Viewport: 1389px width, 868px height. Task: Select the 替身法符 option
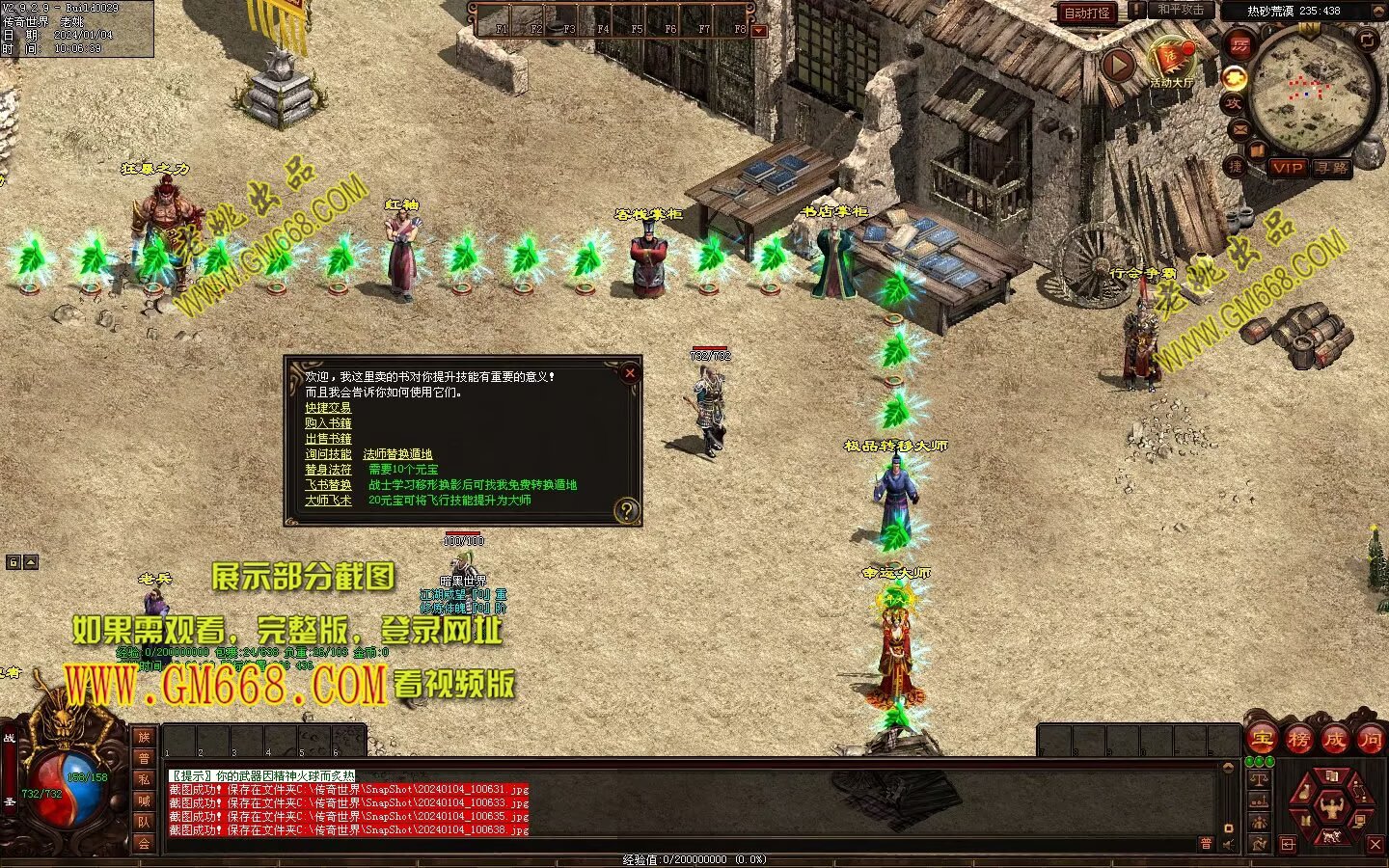[328, 470]
